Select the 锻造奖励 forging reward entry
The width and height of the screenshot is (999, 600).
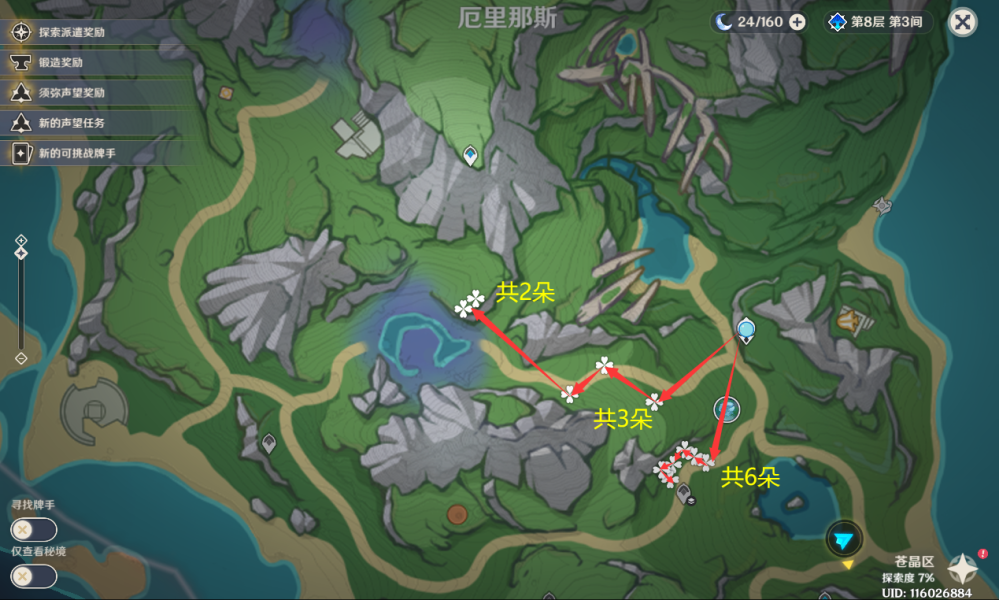(x=60, y=62)
